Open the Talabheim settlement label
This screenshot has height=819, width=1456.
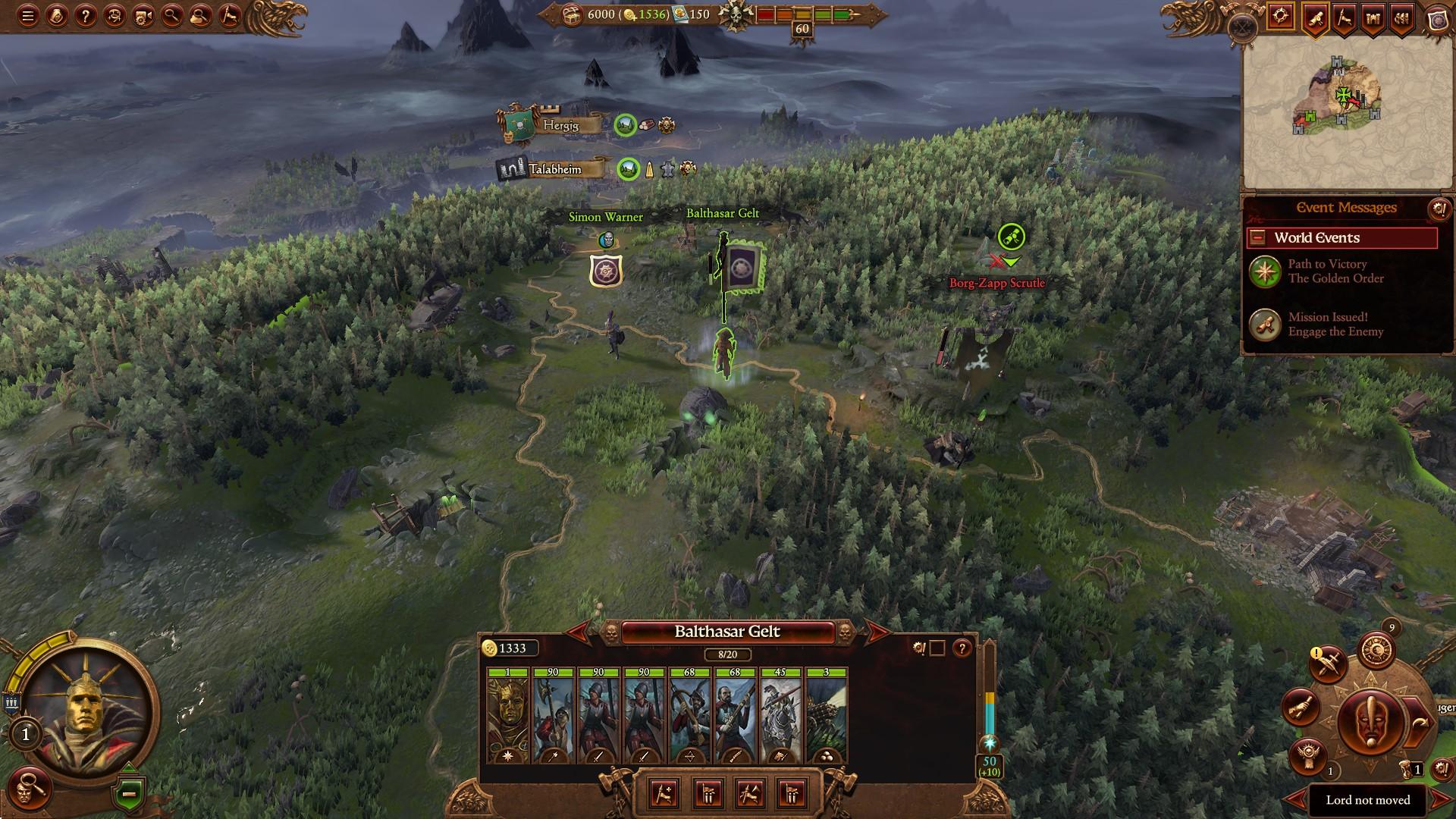pos(554,169)
